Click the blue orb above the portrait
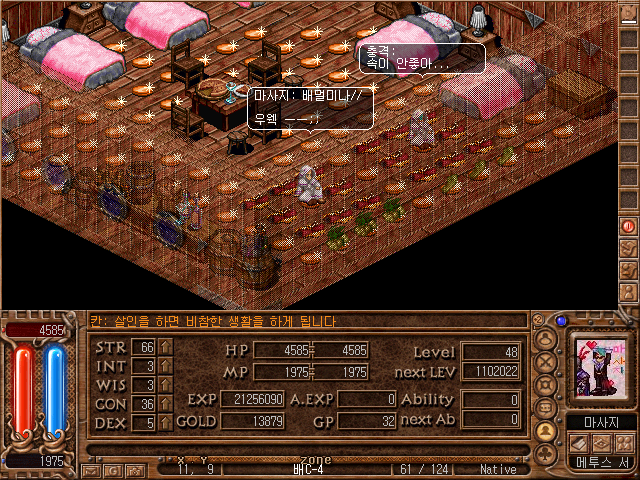 (x=561, y=321)
